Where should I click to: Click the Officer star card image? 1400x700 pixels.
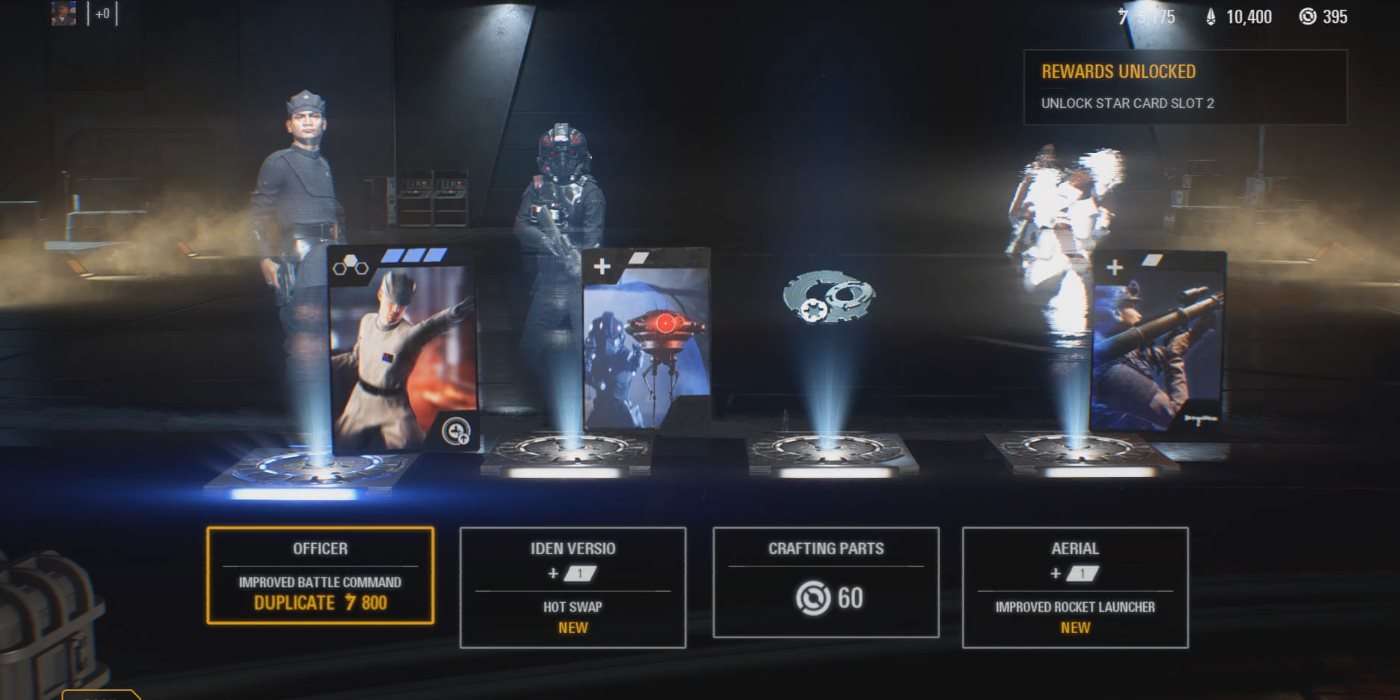(403, 350)
